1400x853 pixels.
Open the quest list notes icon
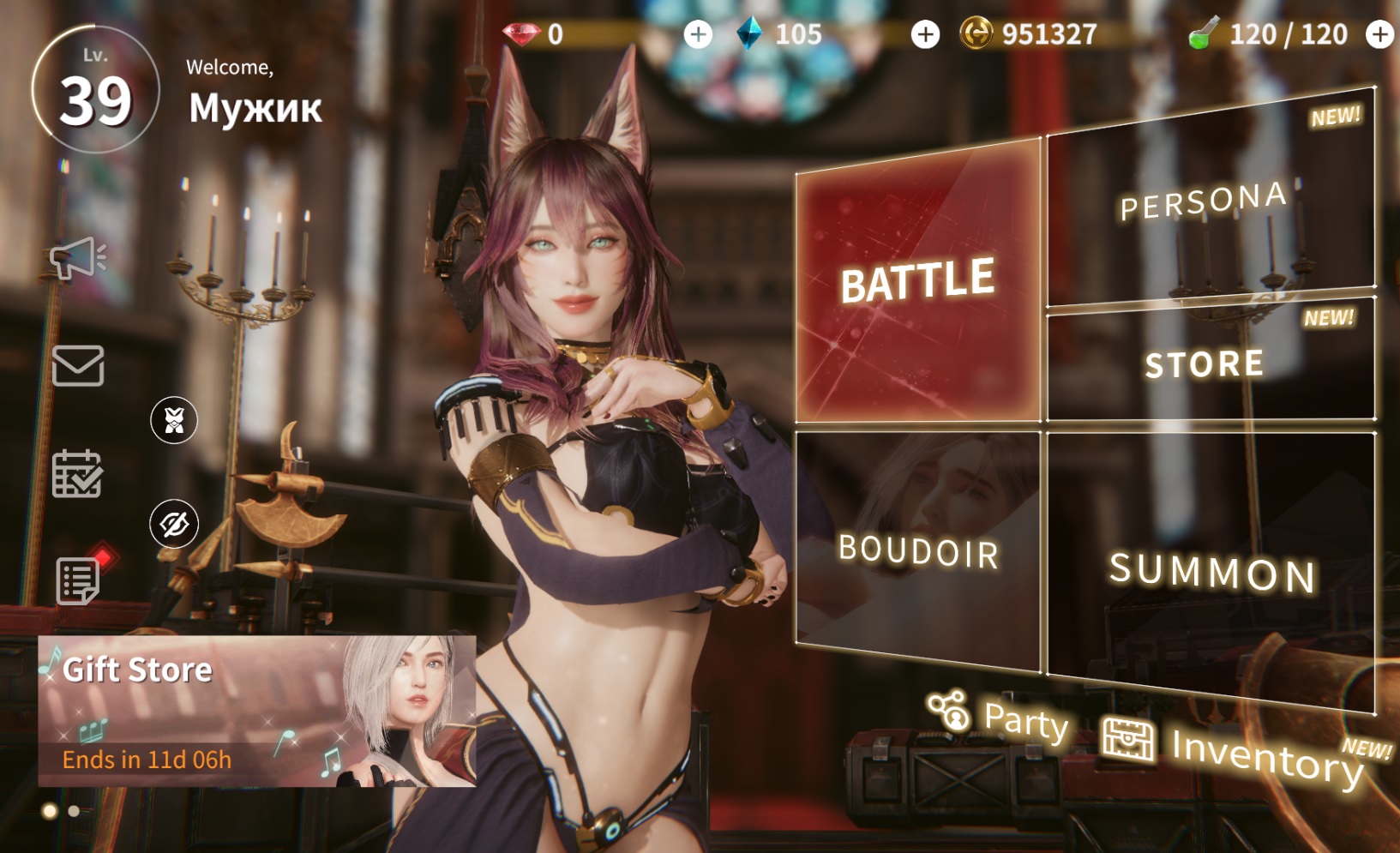[79, 580]
